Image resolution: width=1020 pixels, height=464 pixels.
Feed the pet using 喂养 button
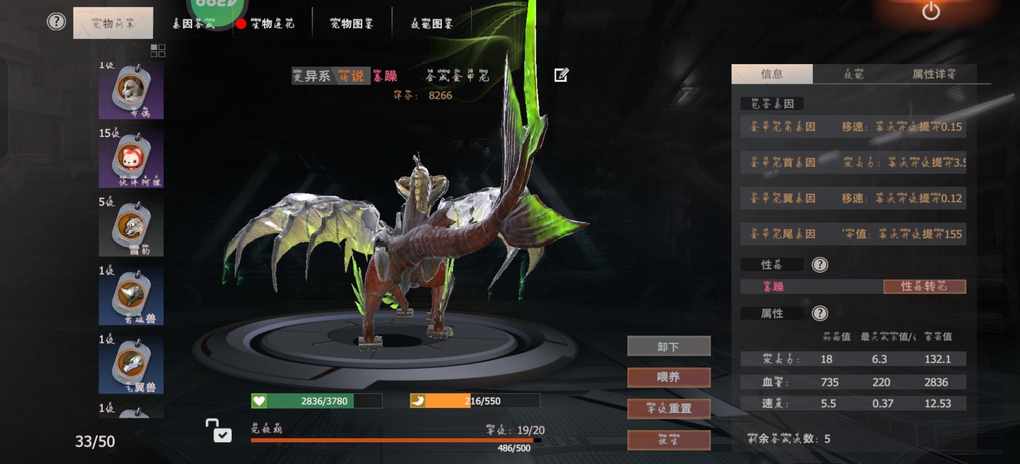coord(669,377)
